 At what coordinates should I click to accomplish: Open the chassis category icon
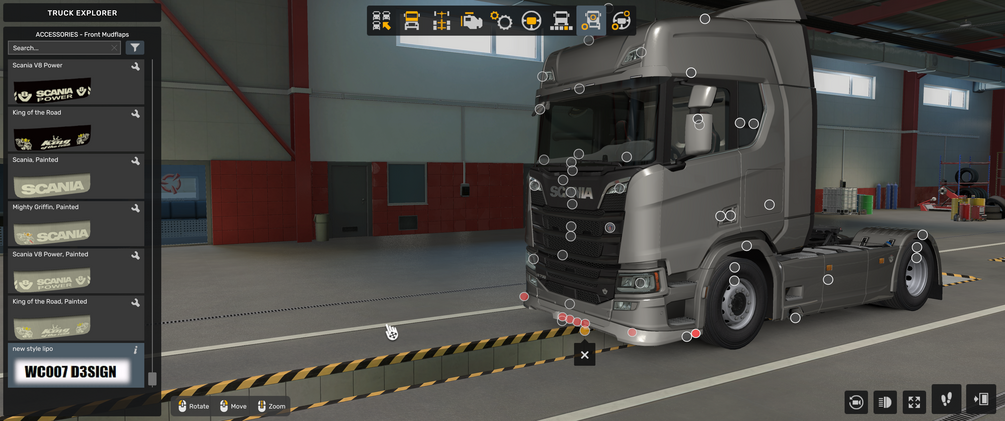point(441,21)
